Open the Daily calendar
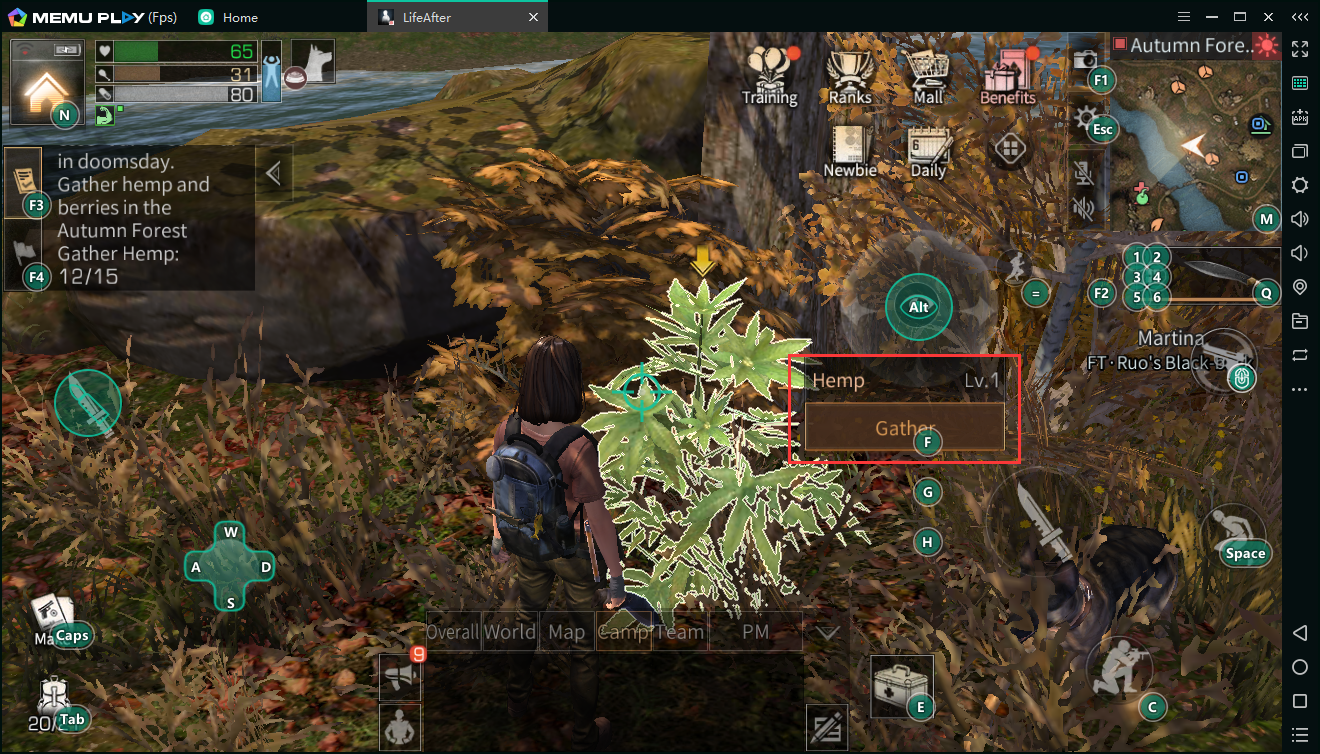The height and width of the screenshot is (754, 1320). 928,150
